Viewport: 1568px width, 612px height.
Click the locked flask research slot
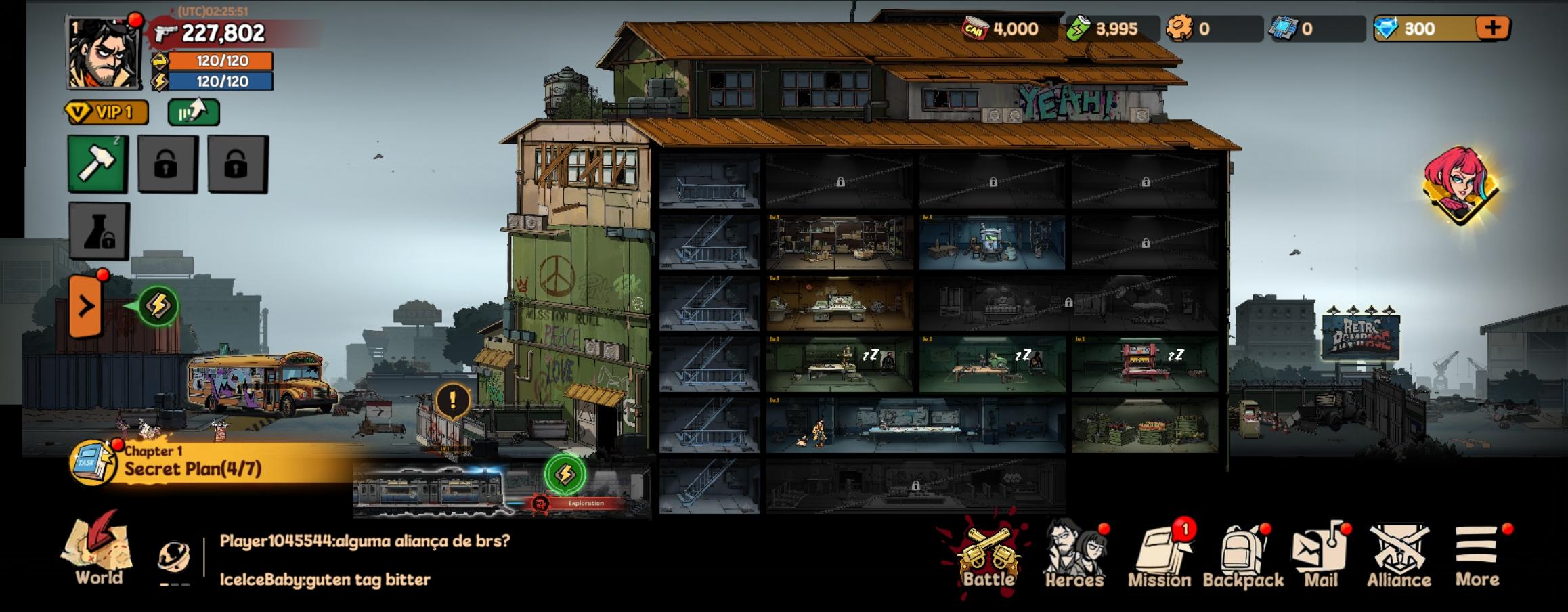coord(99,231)
